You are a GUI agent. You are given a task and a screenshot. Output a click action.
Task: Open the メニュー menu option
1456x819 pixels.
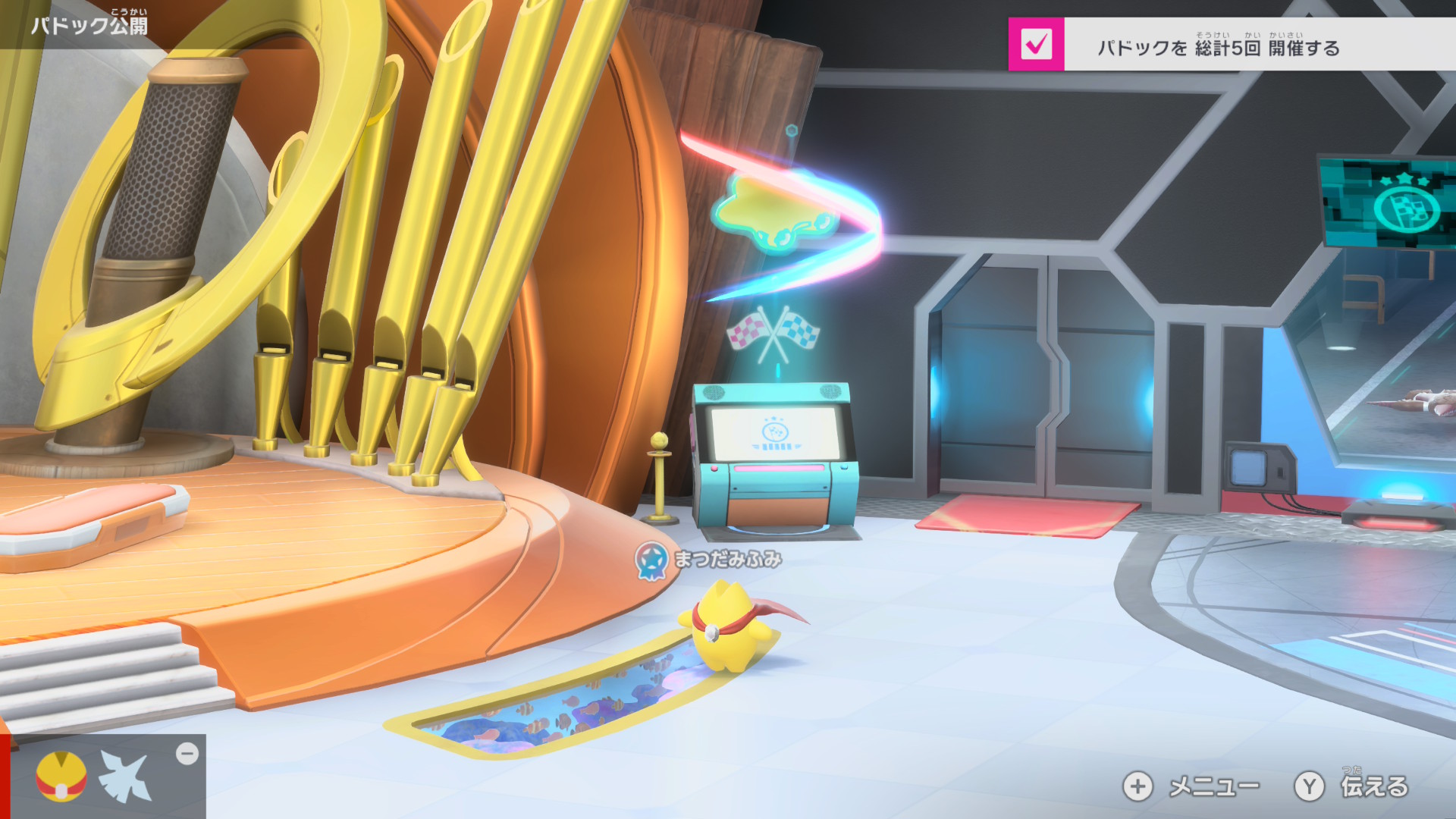[x=1191, y=786]
